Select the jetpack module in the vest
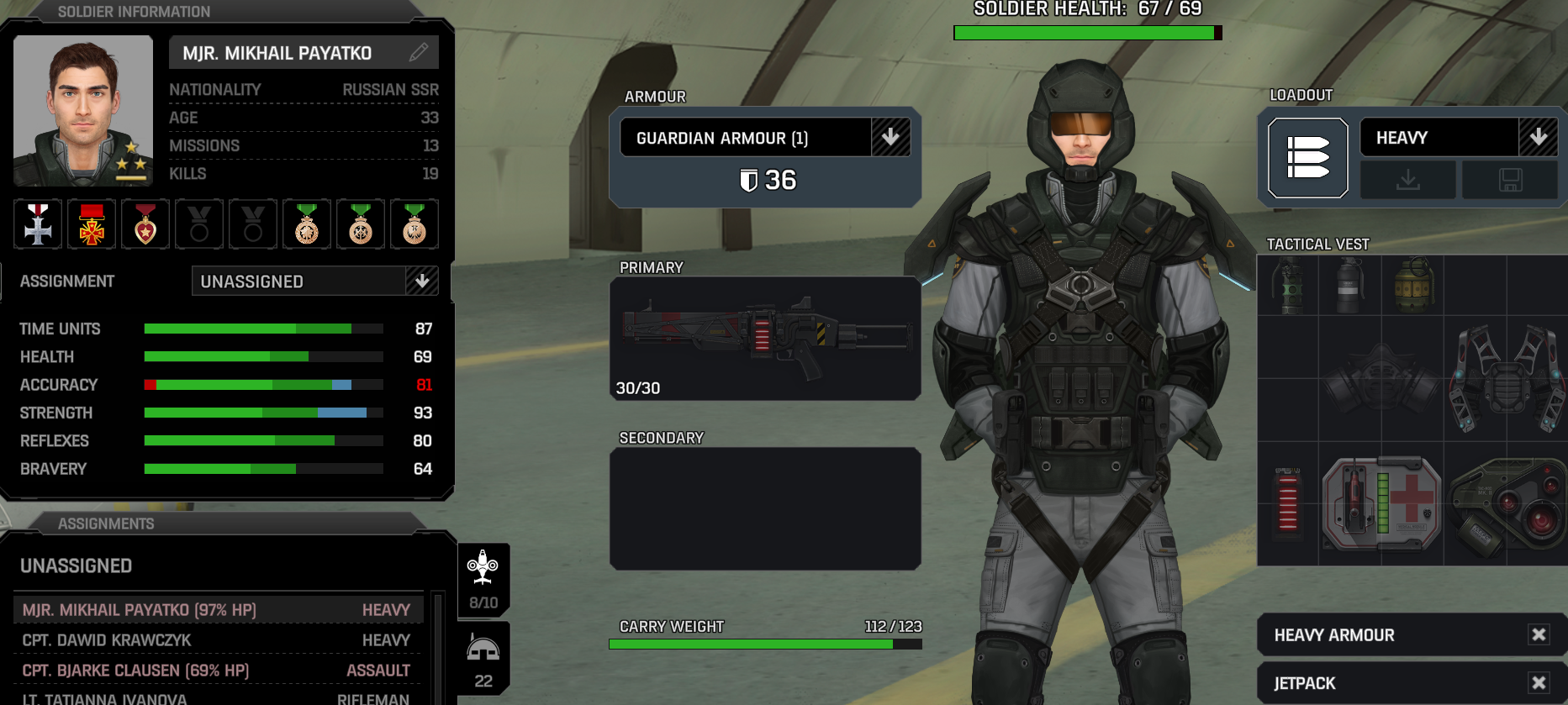 pyautogui.click(x=1505, y=380)
